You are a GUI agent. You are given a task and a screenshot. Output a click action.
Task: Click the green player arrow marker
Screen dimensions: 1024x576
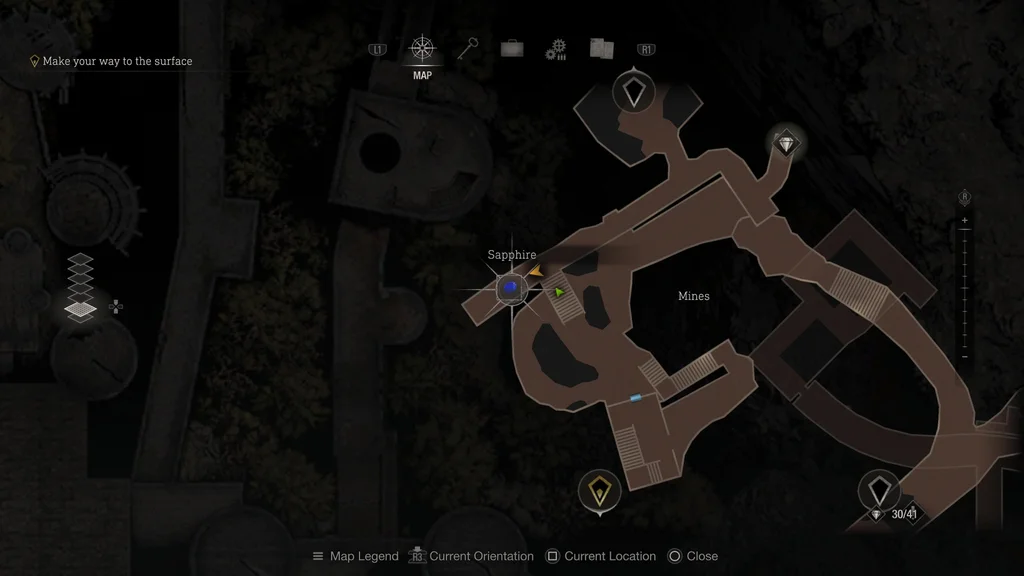tap(559, 292)
